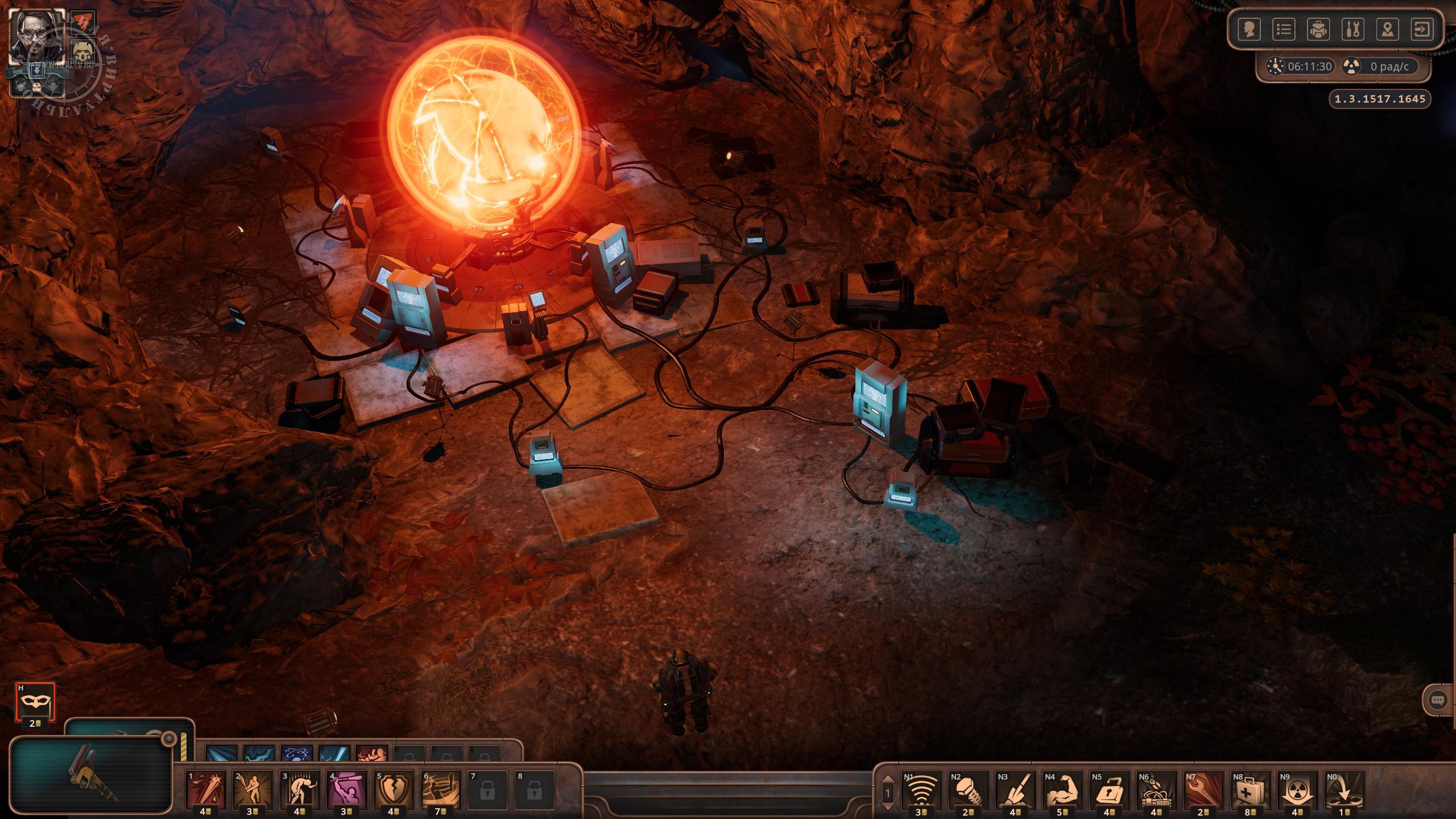The width and height of the screenshot is (1456, 819).
Task: Open the chat bubble panel
Action: [1438, 700]
